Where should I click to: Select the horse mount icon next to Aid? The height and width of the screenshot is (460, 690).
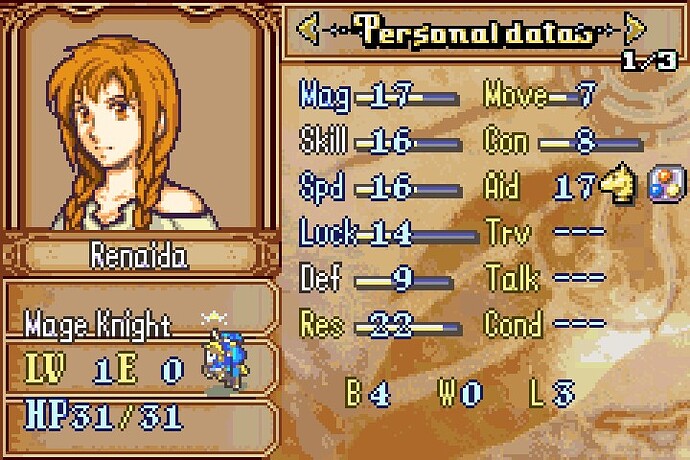[620, 186]
